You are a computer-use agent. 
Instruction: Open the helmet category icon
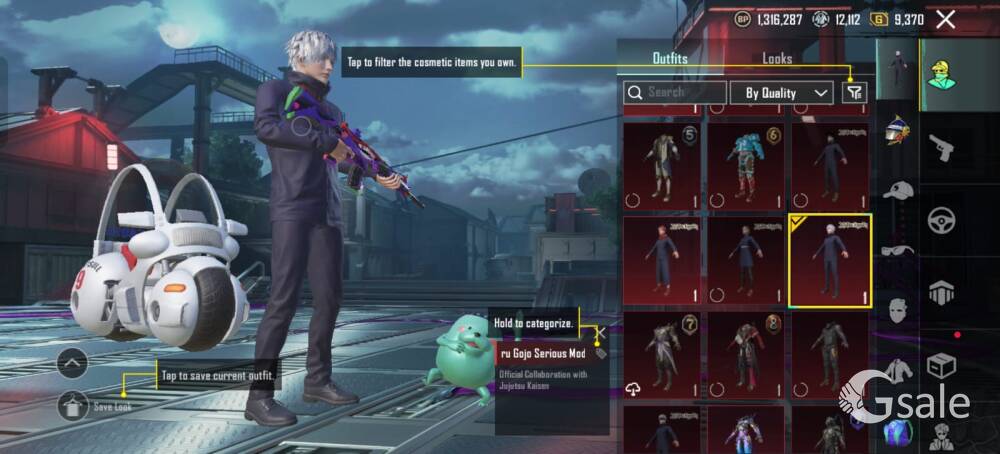pyautogui.click(x=897, y=129)
